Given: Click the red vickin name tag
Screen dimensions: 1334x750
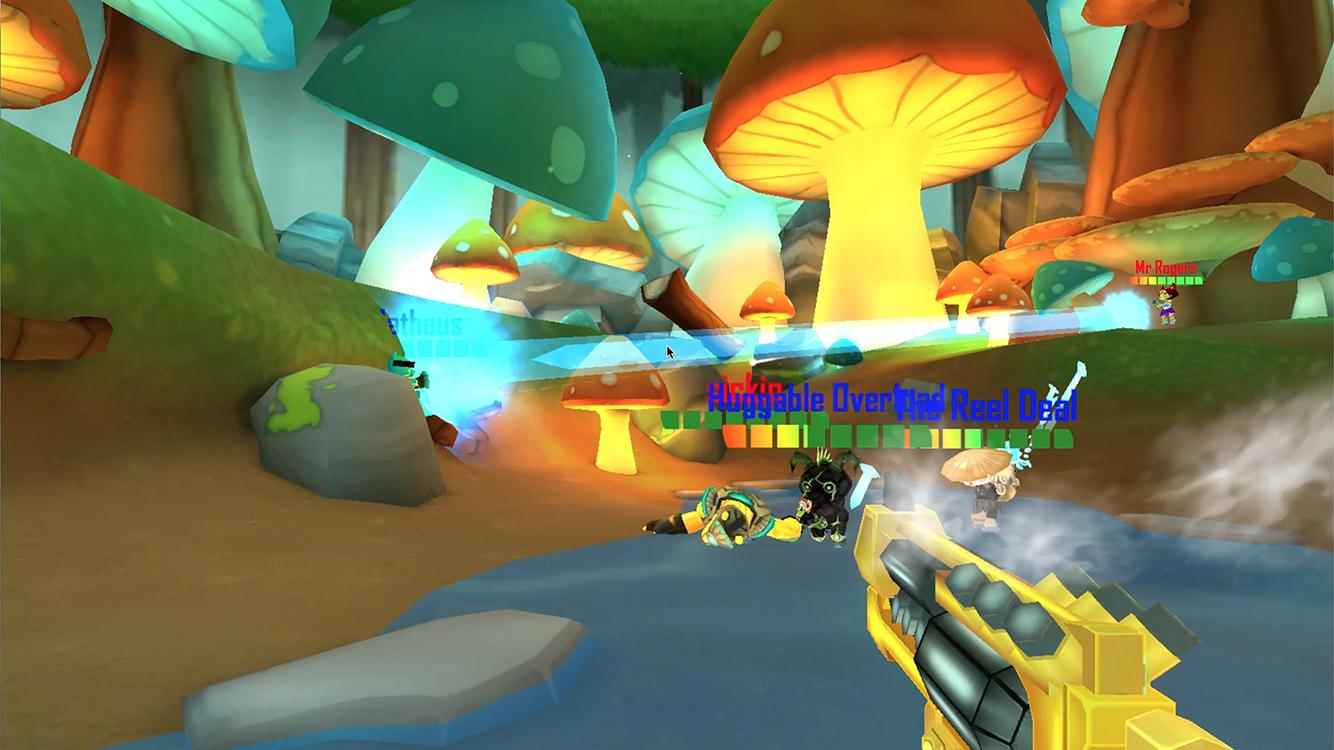Looking at the screenshot, I should coord(744,384).
